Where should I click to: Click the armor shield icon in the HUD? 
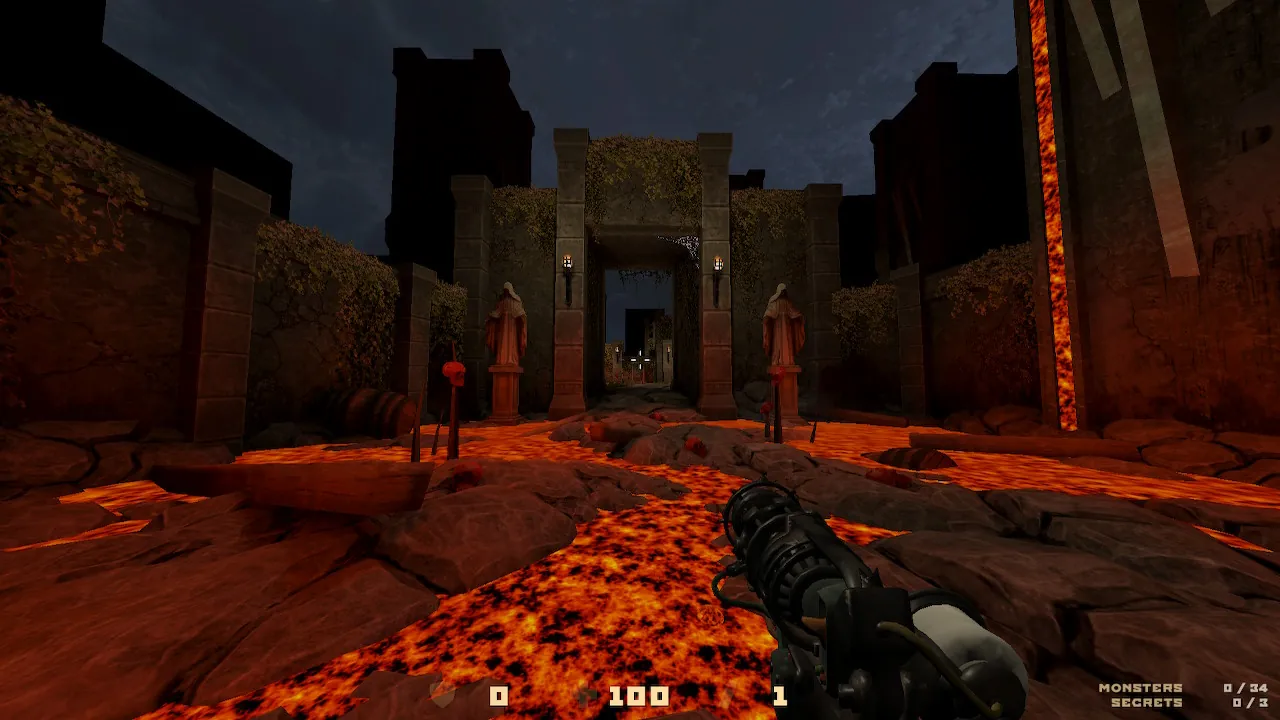point(445,694)
